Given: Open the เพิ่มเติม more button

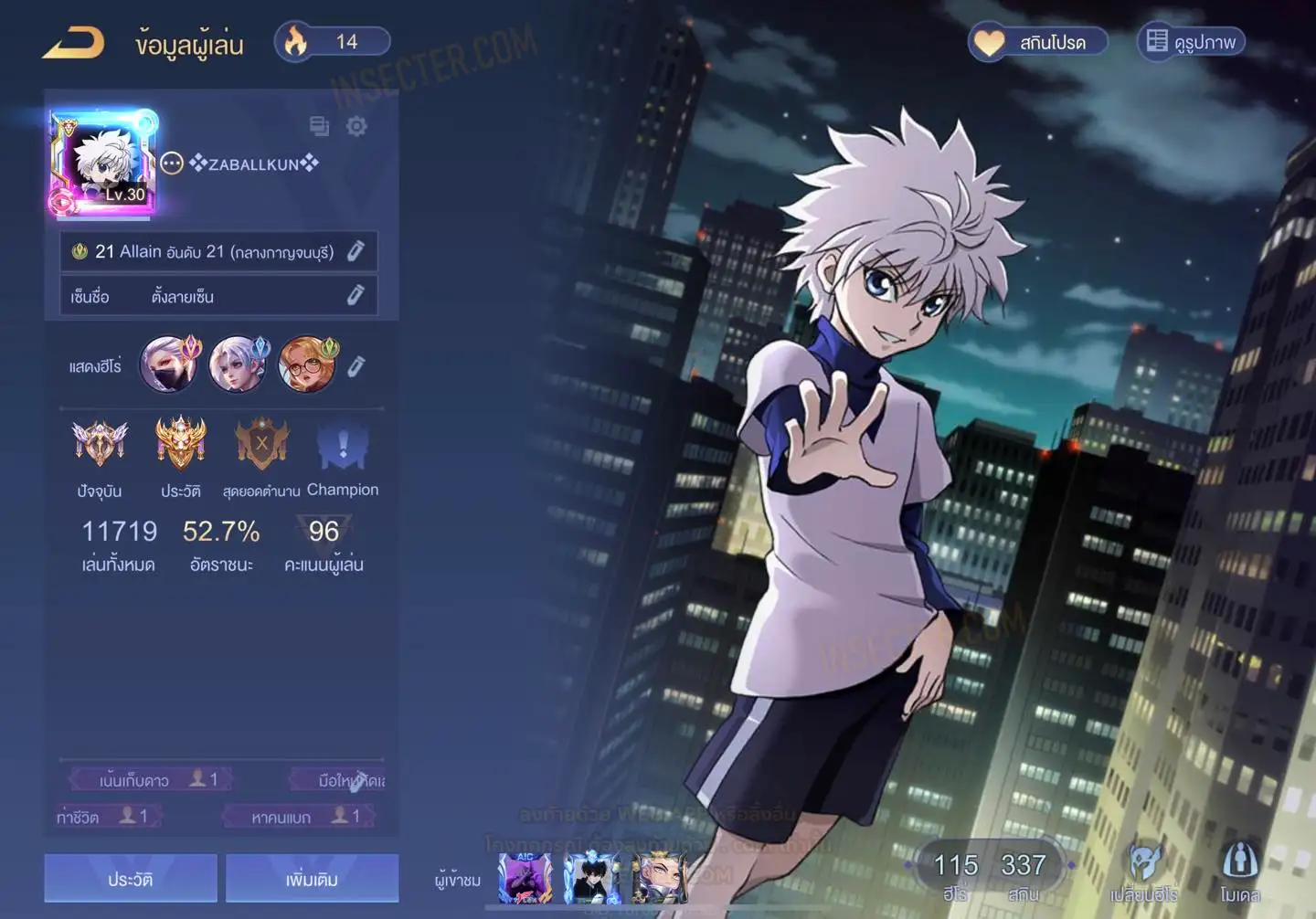Looking at the screenshot, I should click(x=312, y=879).
